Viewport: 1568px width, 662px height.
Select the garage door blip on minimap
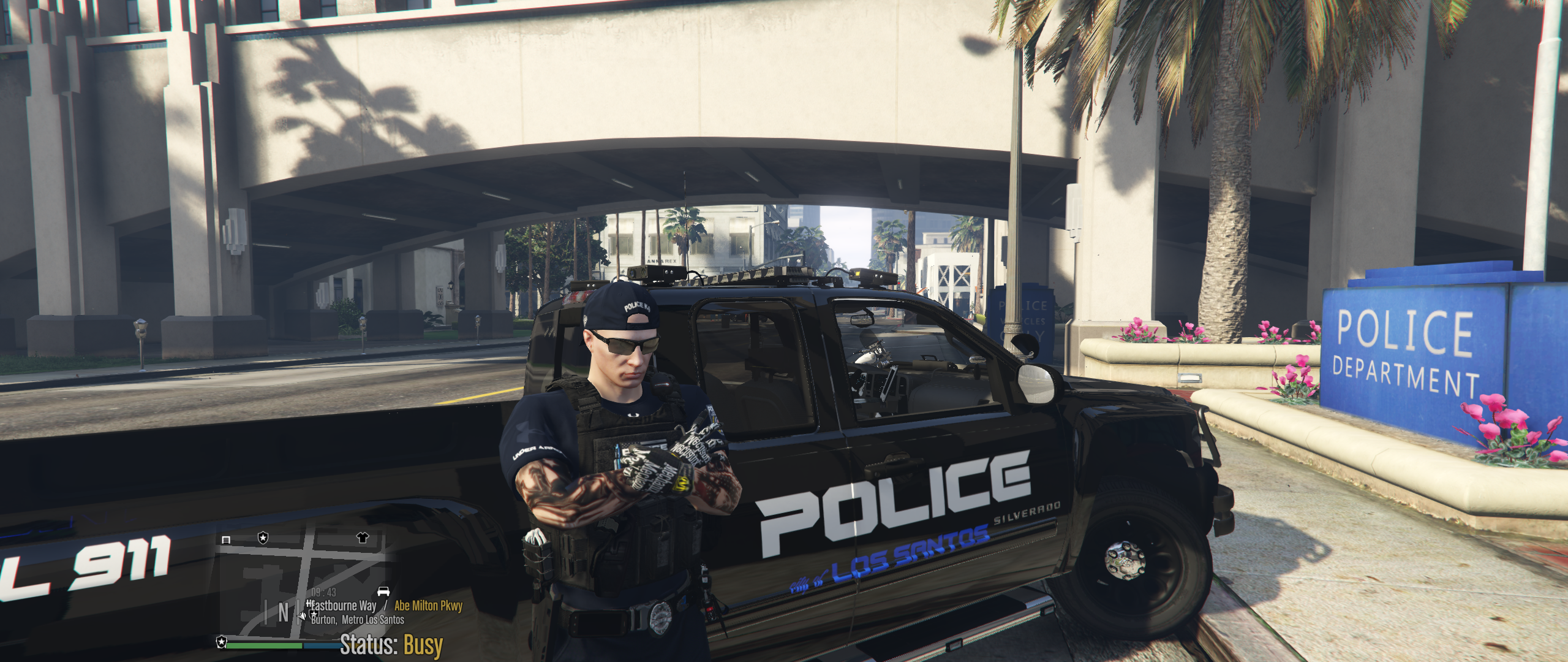point(225,539)
